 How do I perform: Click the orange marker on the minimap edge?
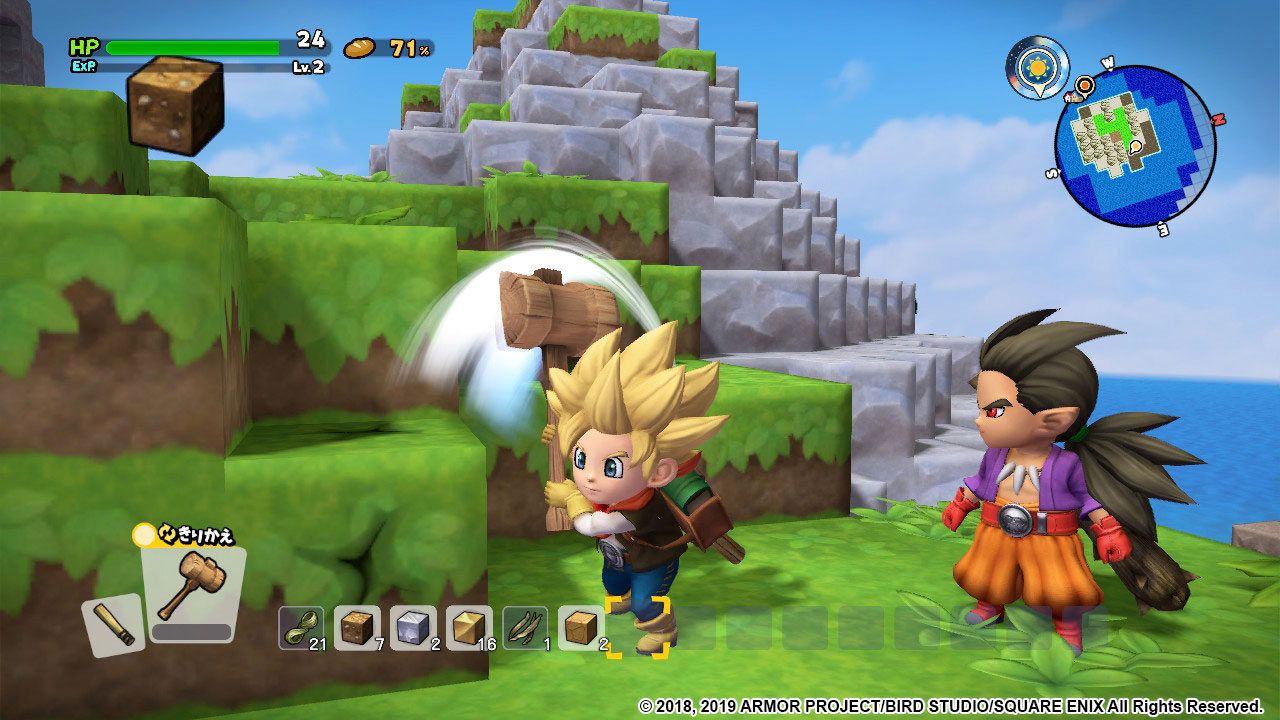(x=1085, y=84)
